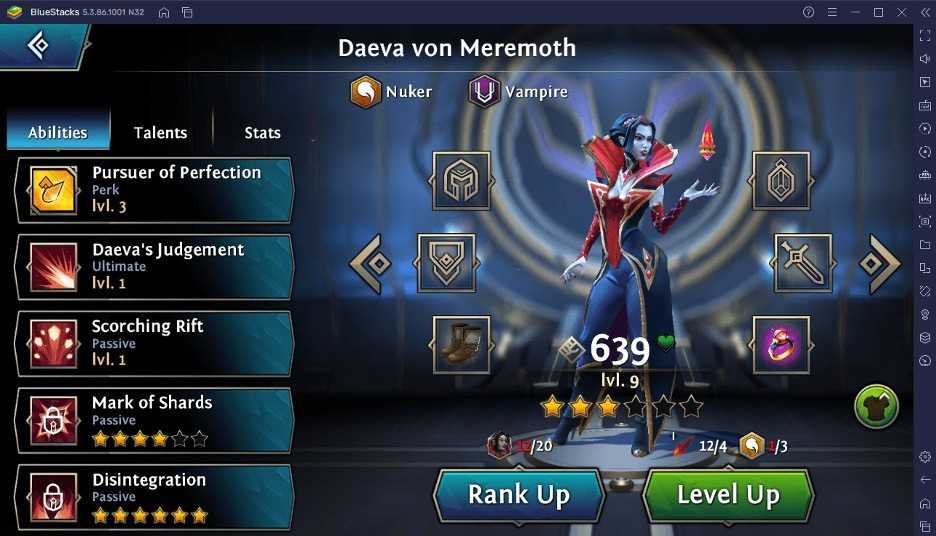Choose the Mark of Shards passive
Viewport: 936px width, 536px height.
click(x=155, y=419)
